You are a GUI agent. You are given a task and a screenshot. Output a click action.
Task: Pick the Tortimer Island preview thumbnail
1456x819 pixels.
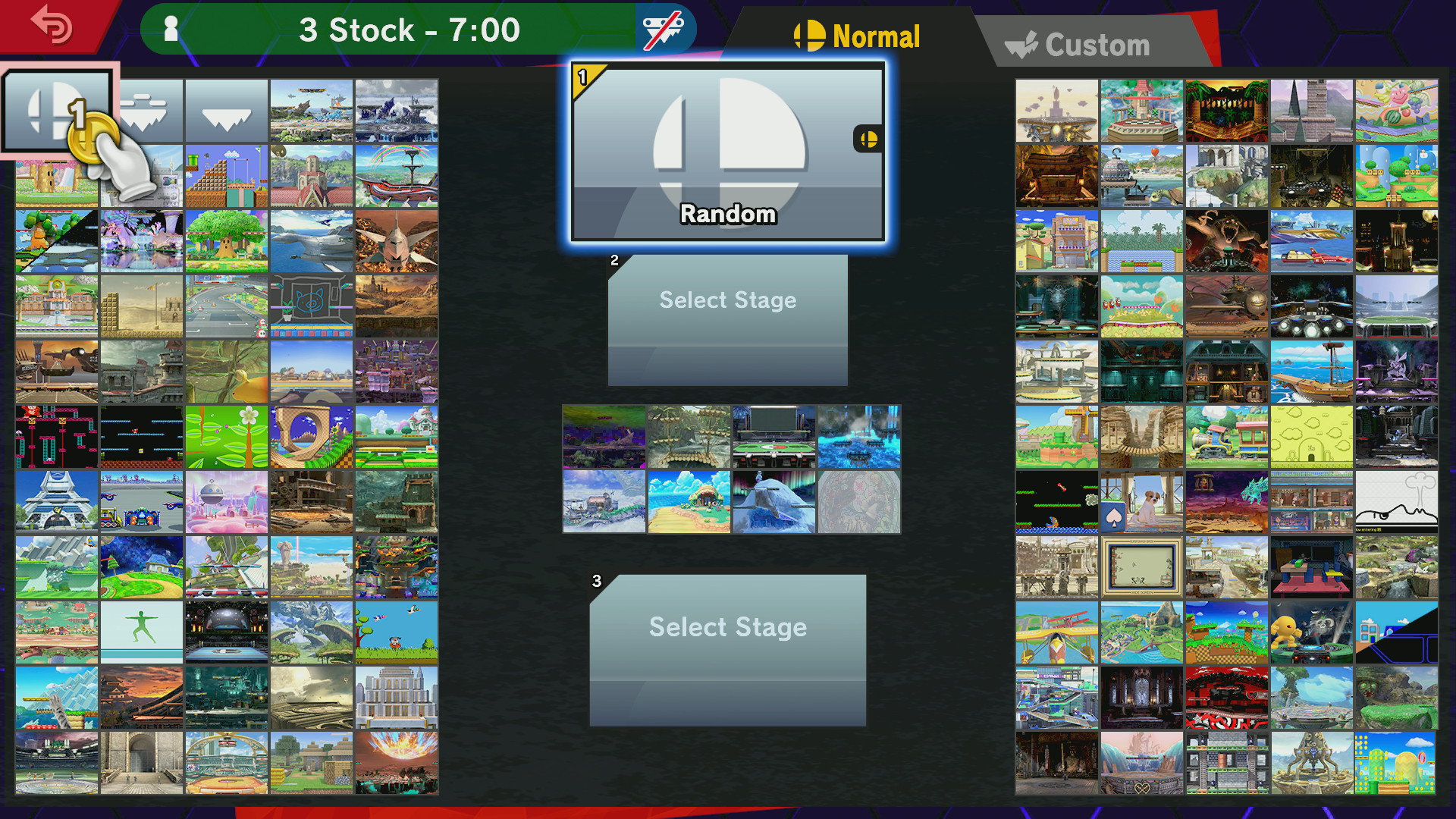click(689, 500)
